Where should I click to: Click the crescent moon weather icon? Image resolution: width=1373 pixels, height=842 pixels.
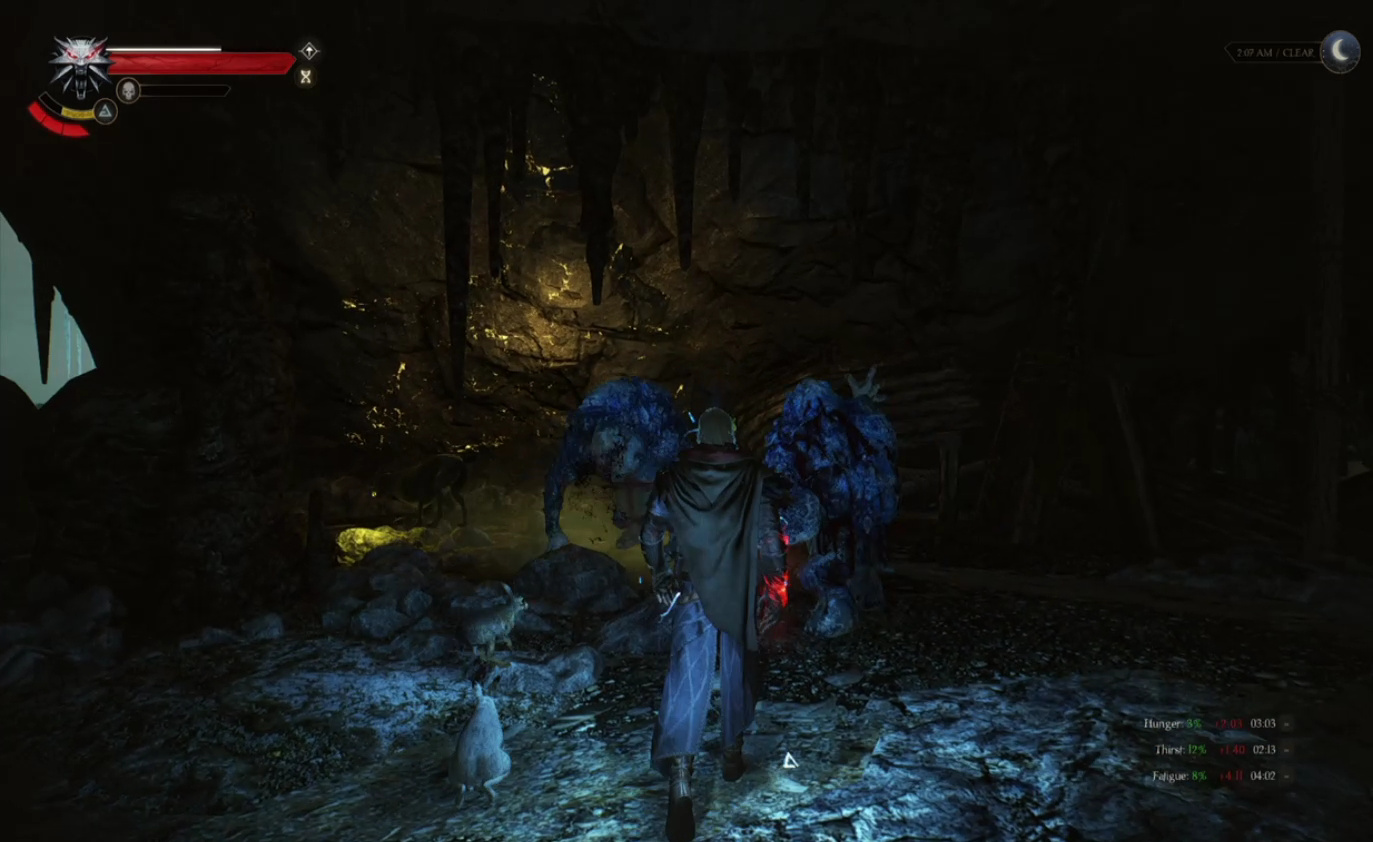(x=1340, y=52)
